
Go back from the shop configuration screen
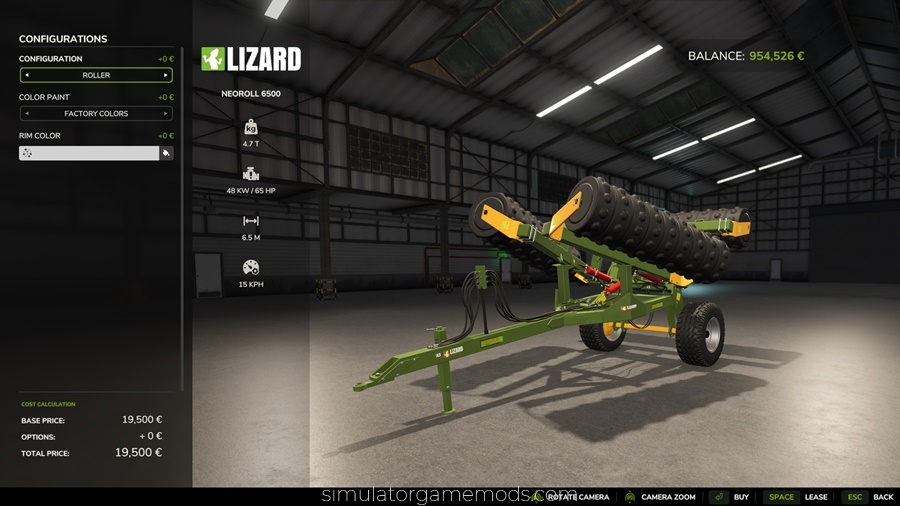tap(882, 497)
